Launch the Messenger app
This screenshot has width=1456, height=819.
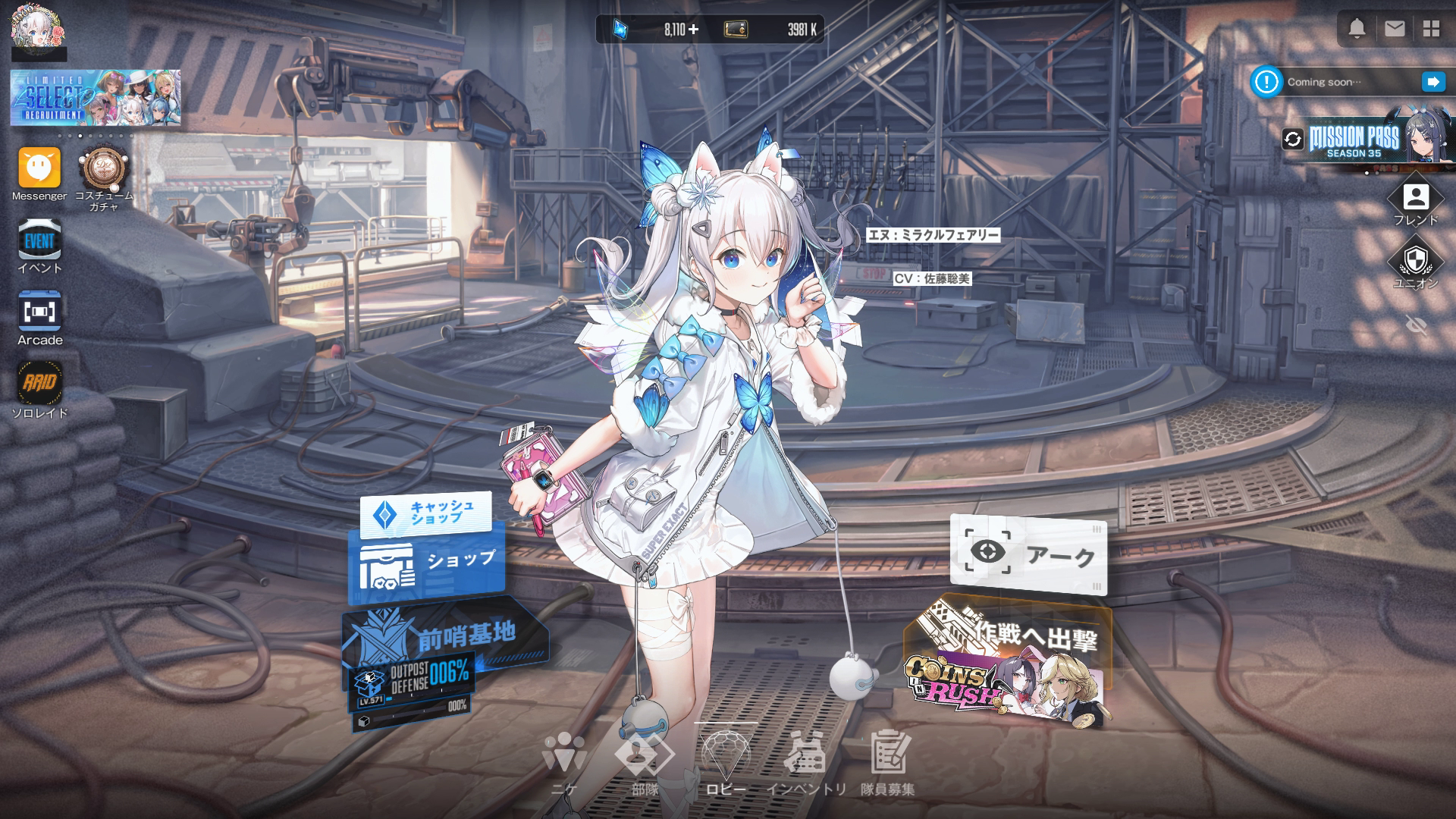tap(39, 168)
